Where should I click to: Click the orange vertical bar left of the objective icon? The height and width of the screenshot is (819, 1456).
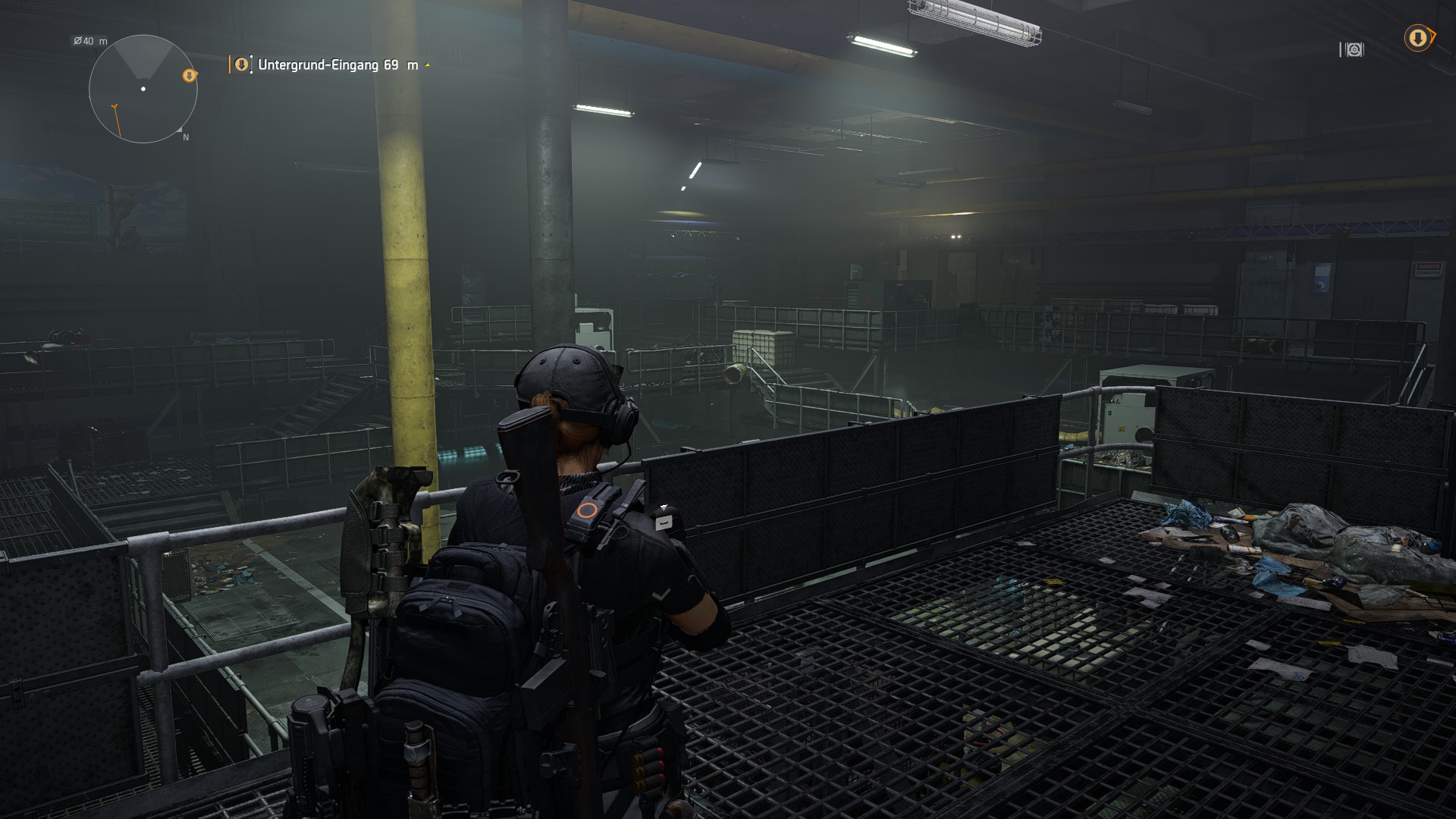229,64
